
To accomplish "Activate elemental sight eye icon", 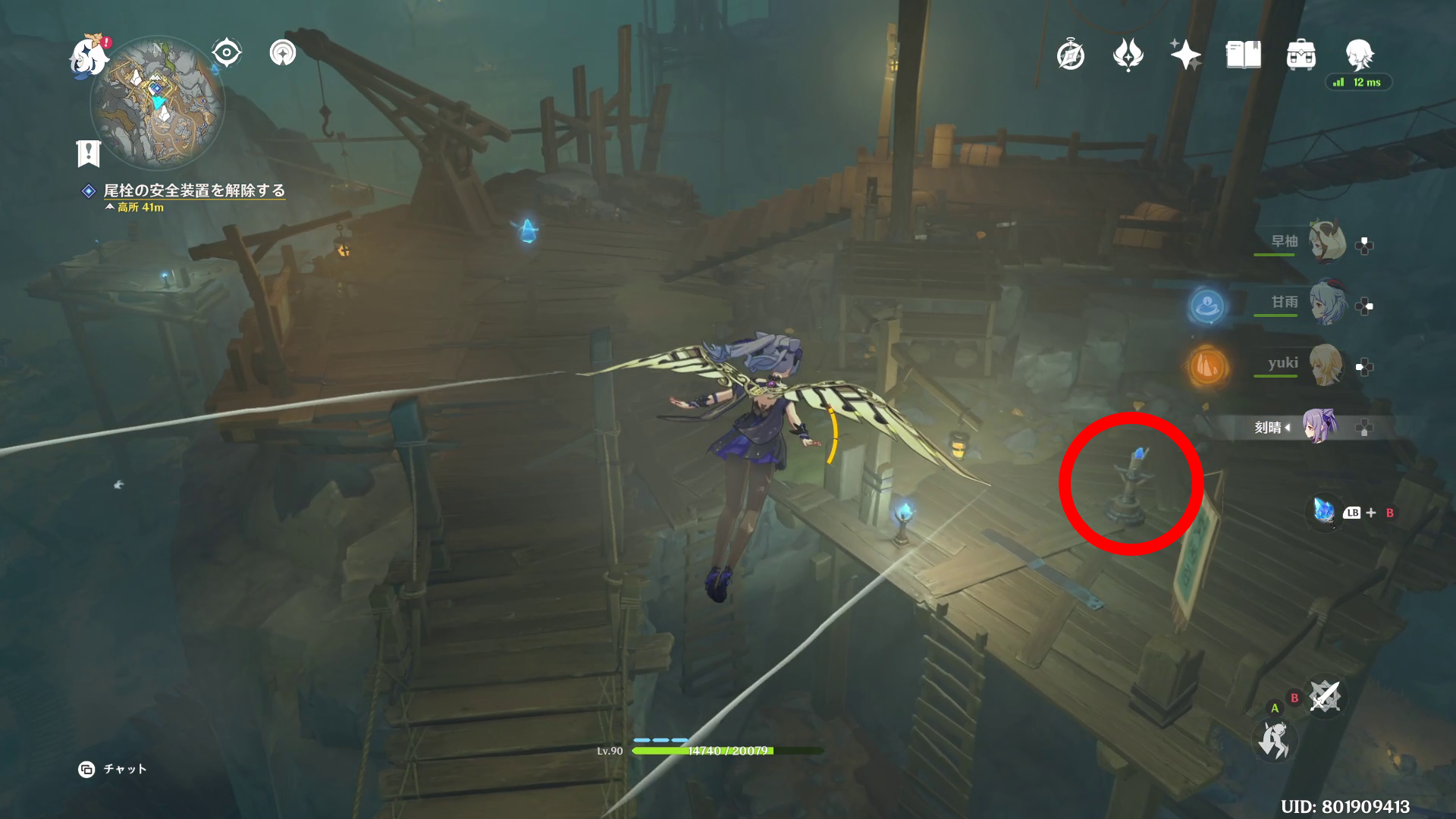I will [226, 53].
